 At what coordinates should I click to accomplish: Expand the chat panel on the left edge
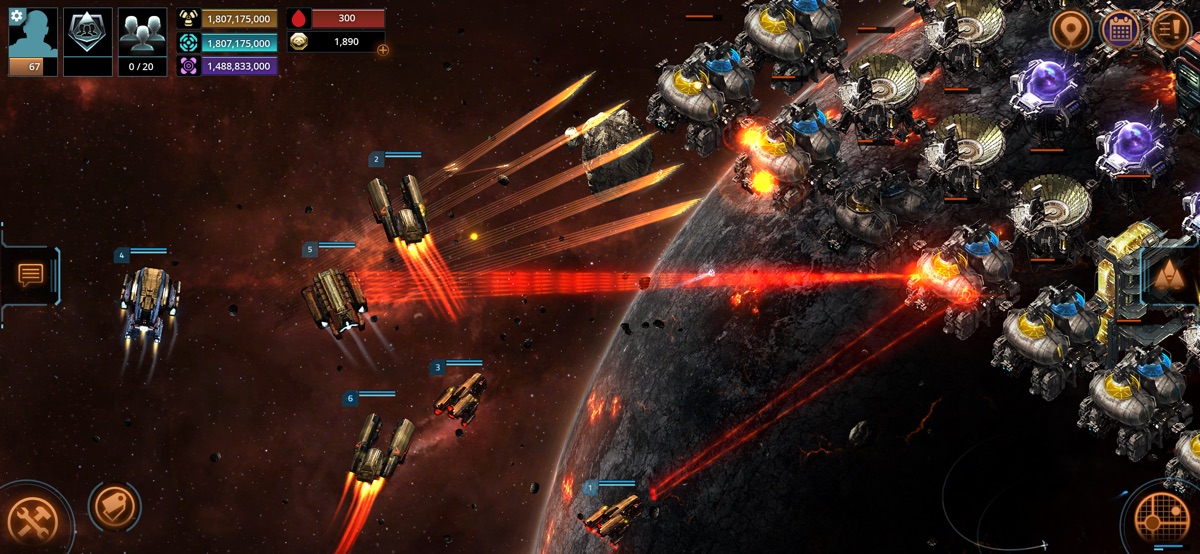(x=31, y=273)
